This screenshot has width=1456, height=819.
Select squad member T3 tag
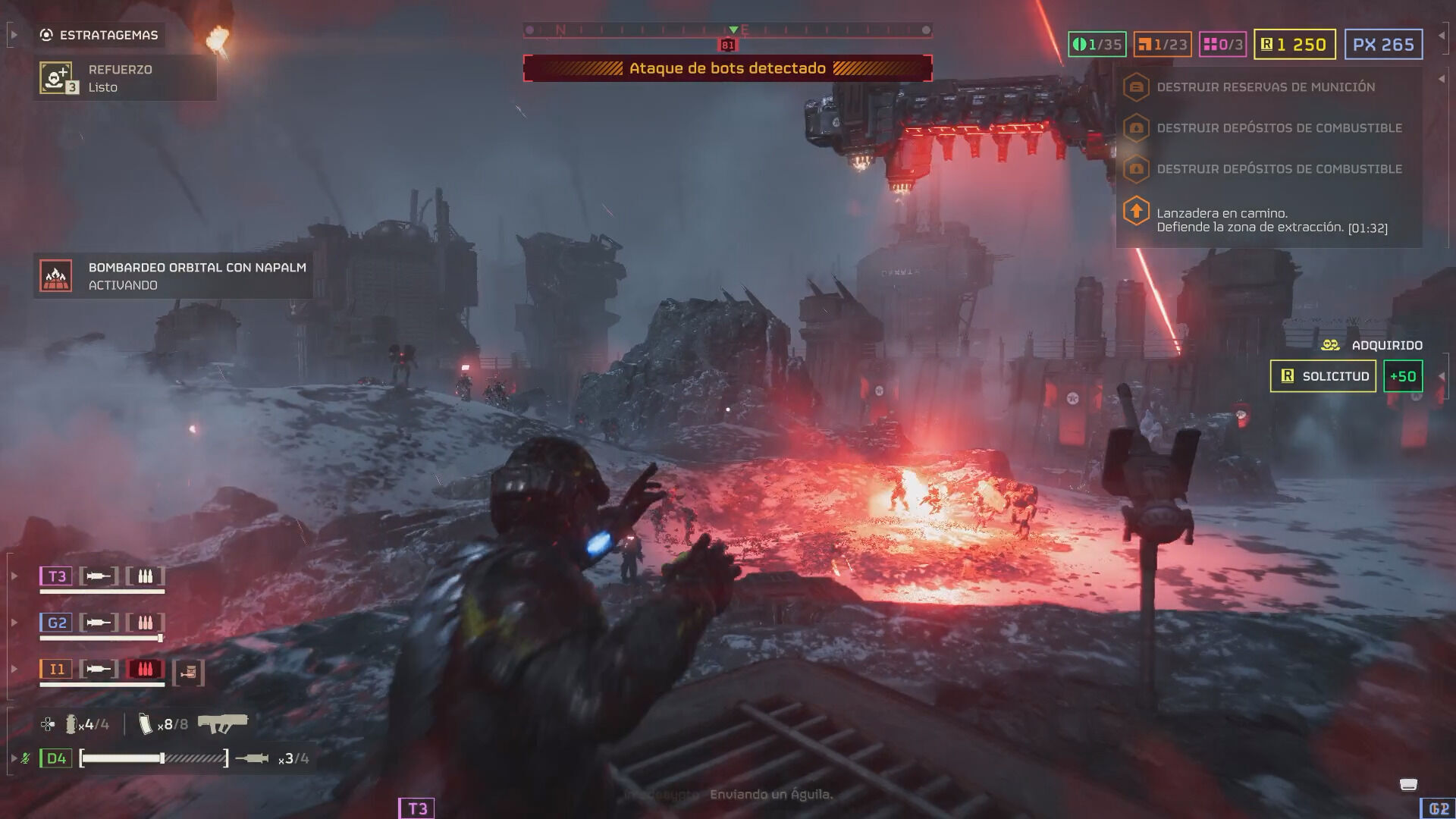point(57,576)
